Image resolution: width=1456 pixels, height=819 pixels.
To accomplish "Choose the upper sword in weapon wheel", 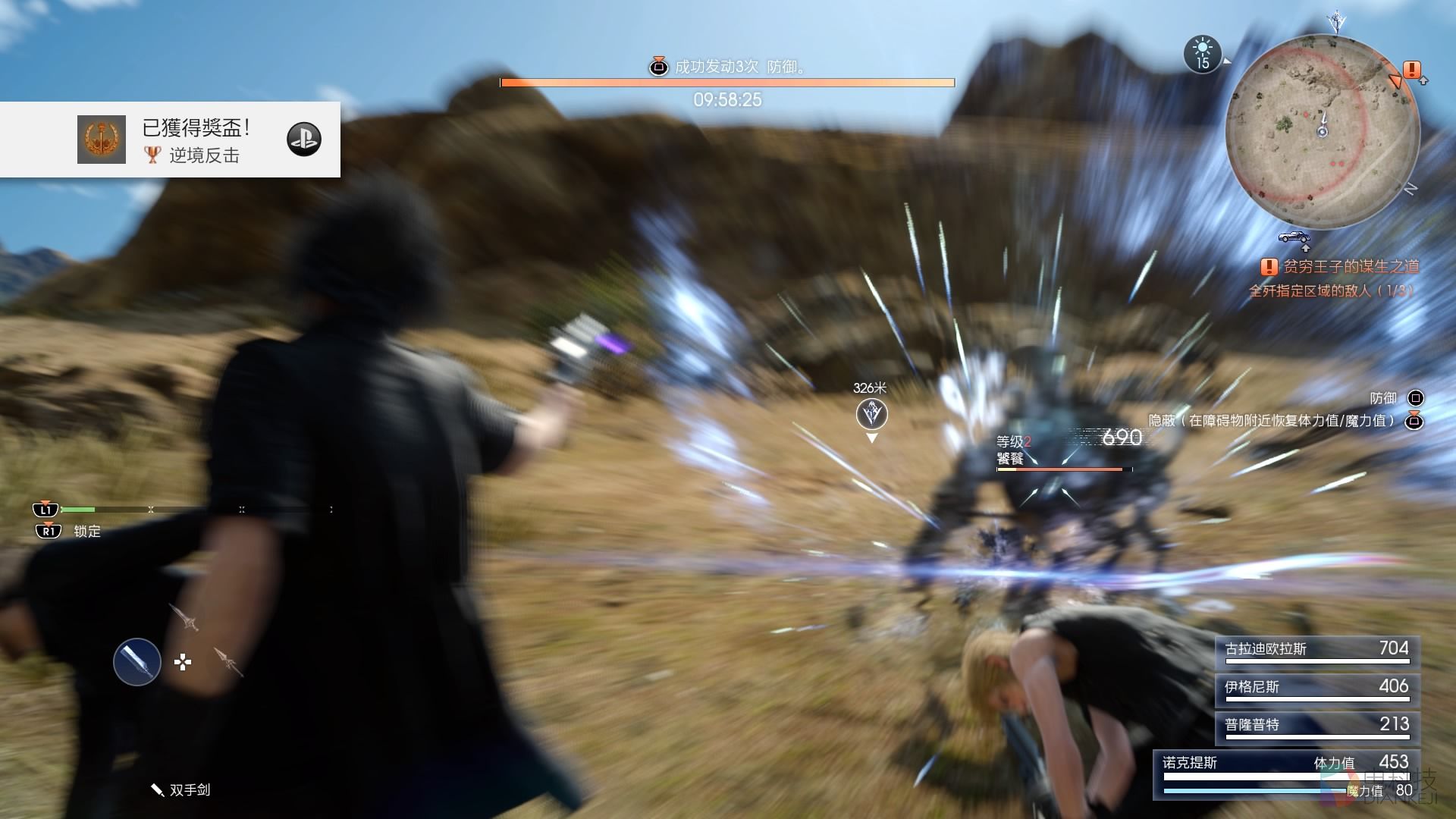I will click(x=184, y=617).
